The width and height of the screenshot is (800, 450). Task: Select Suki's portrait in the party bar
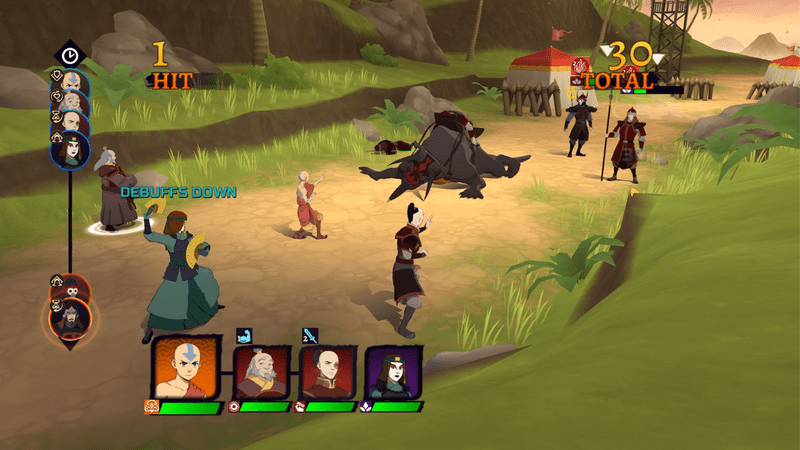(393, 372)
